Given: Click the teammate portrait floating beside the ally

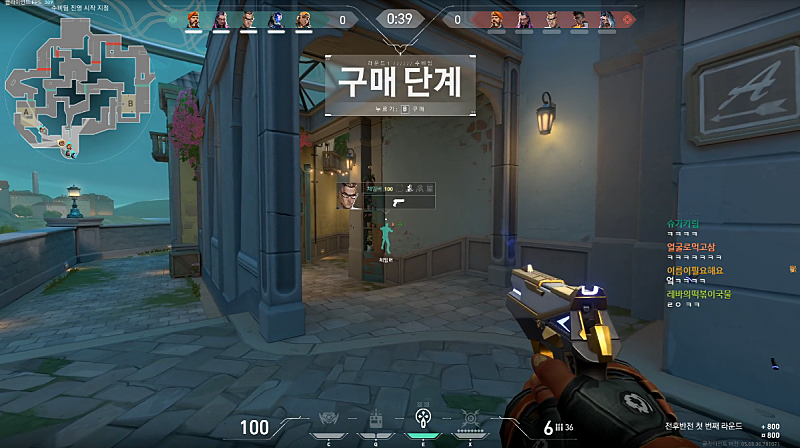Looking at the screenshot, I should (x=346, y=195).
